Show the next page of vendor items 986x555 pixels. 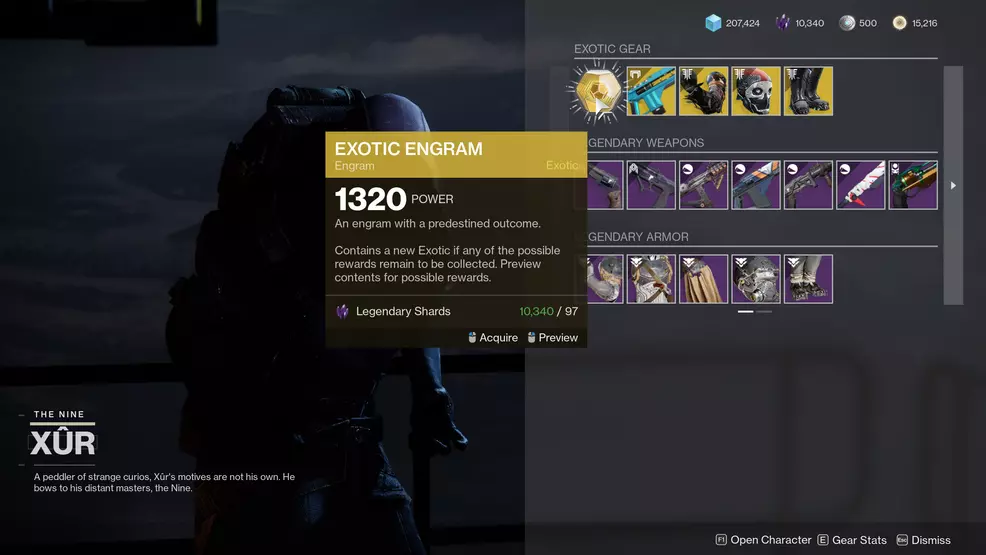click(953, 185)
